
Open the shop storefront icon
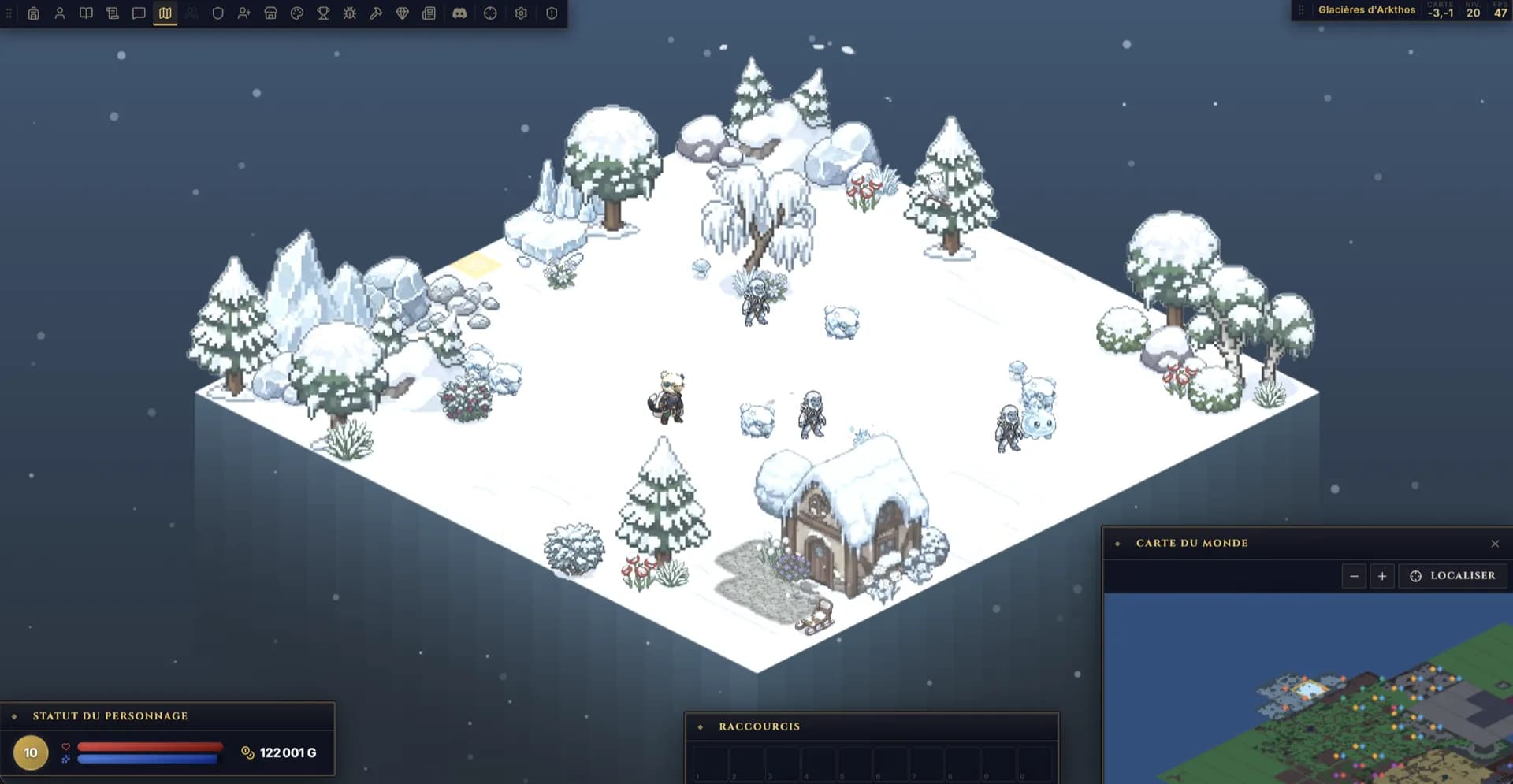click(270, 13)
